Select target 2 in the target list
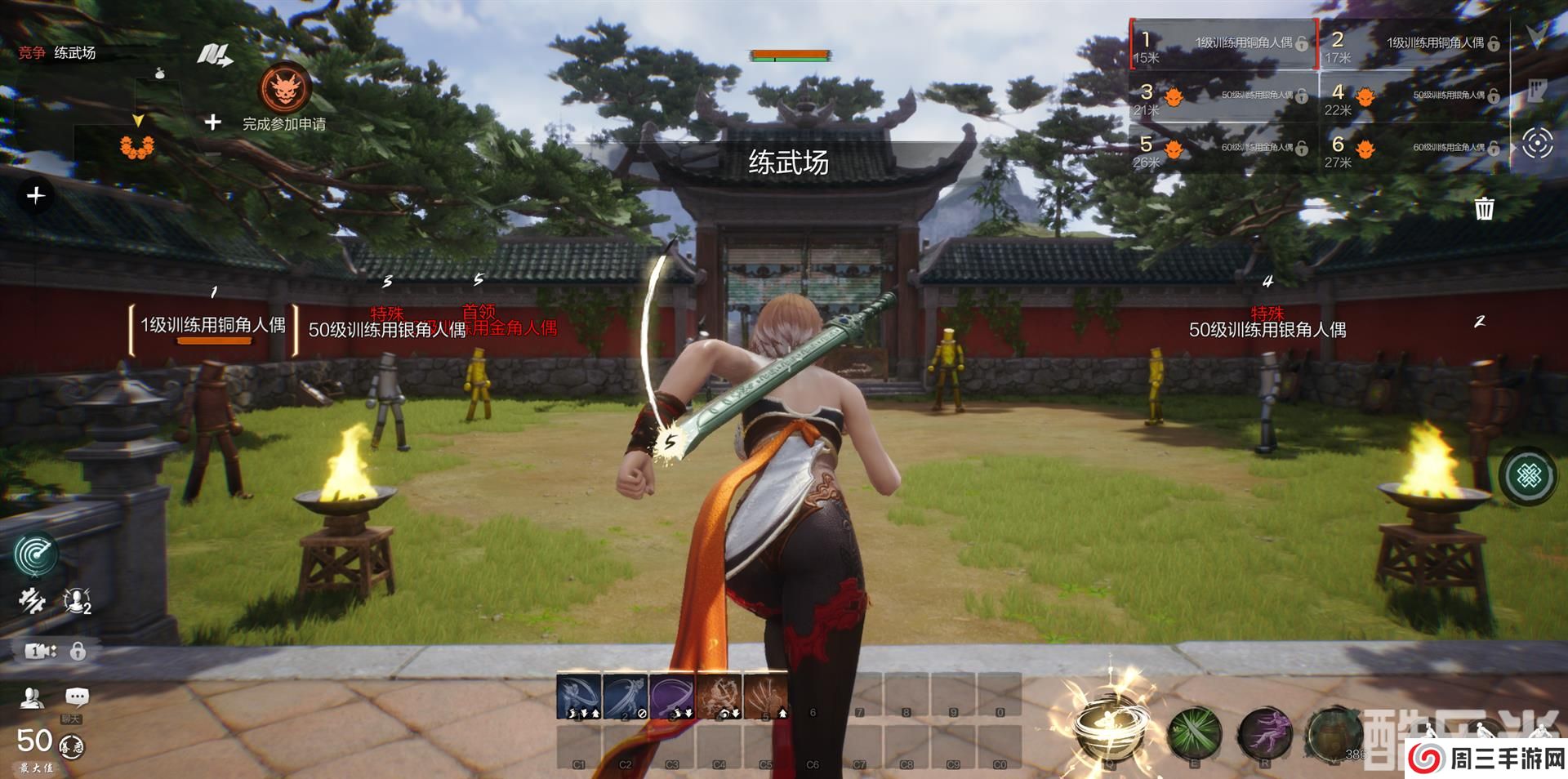Viewport: 1568px width, 779px height. (x=1414, y=44)
